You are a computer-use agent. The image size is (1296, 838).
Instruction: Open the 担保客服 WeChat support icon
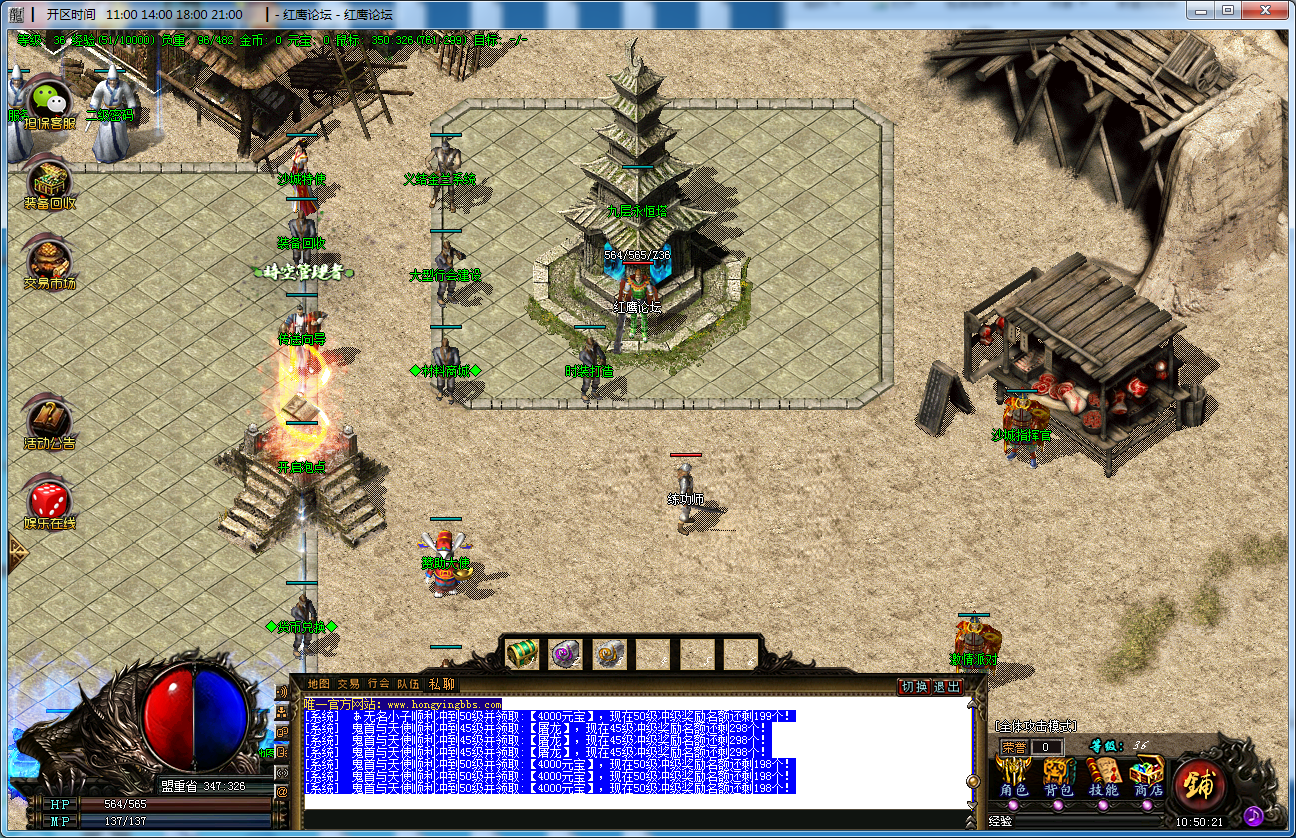tap(49, 101)
